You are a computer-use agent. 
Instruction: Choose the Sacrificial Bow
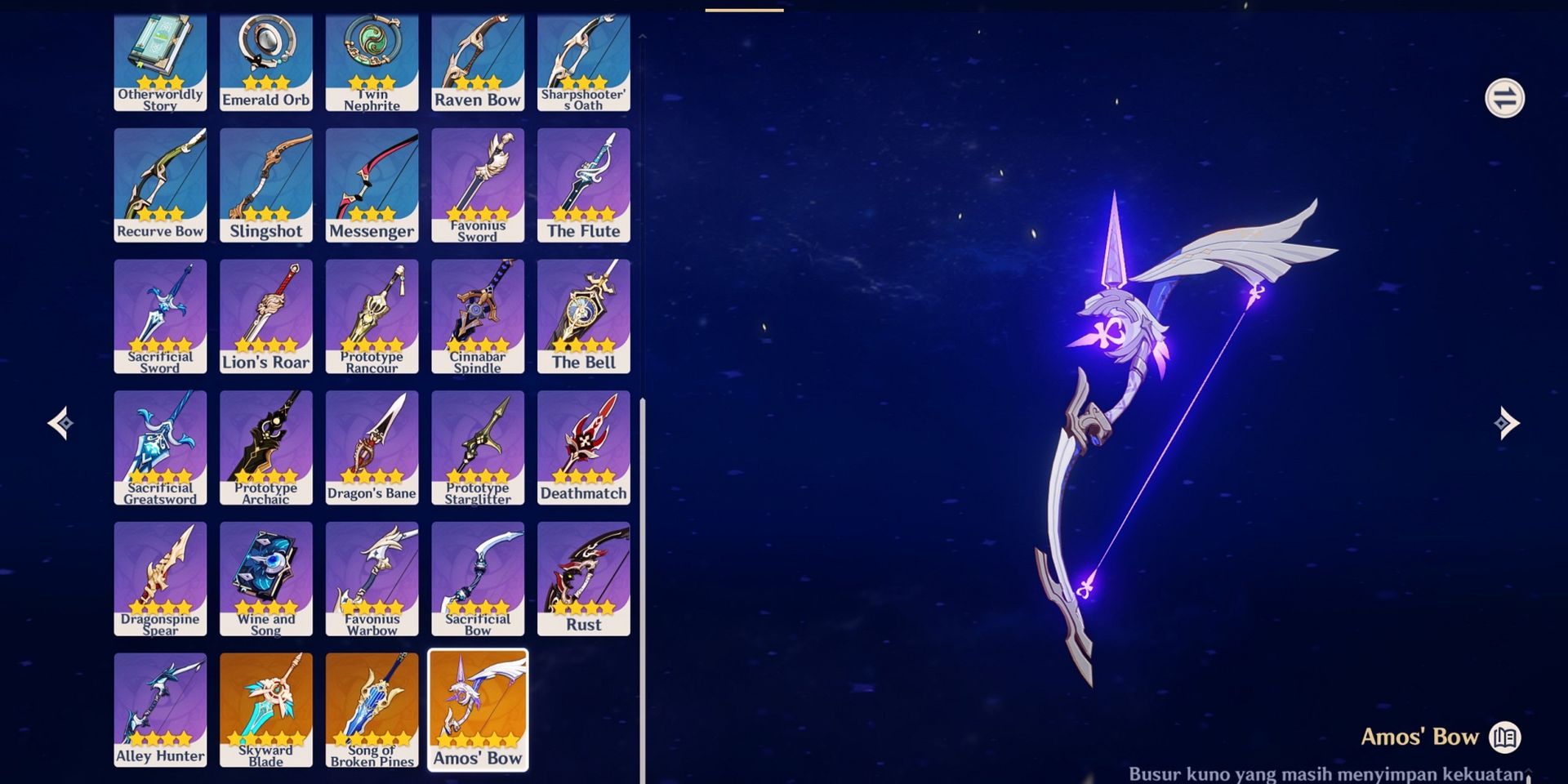click(x=478, y=578)
